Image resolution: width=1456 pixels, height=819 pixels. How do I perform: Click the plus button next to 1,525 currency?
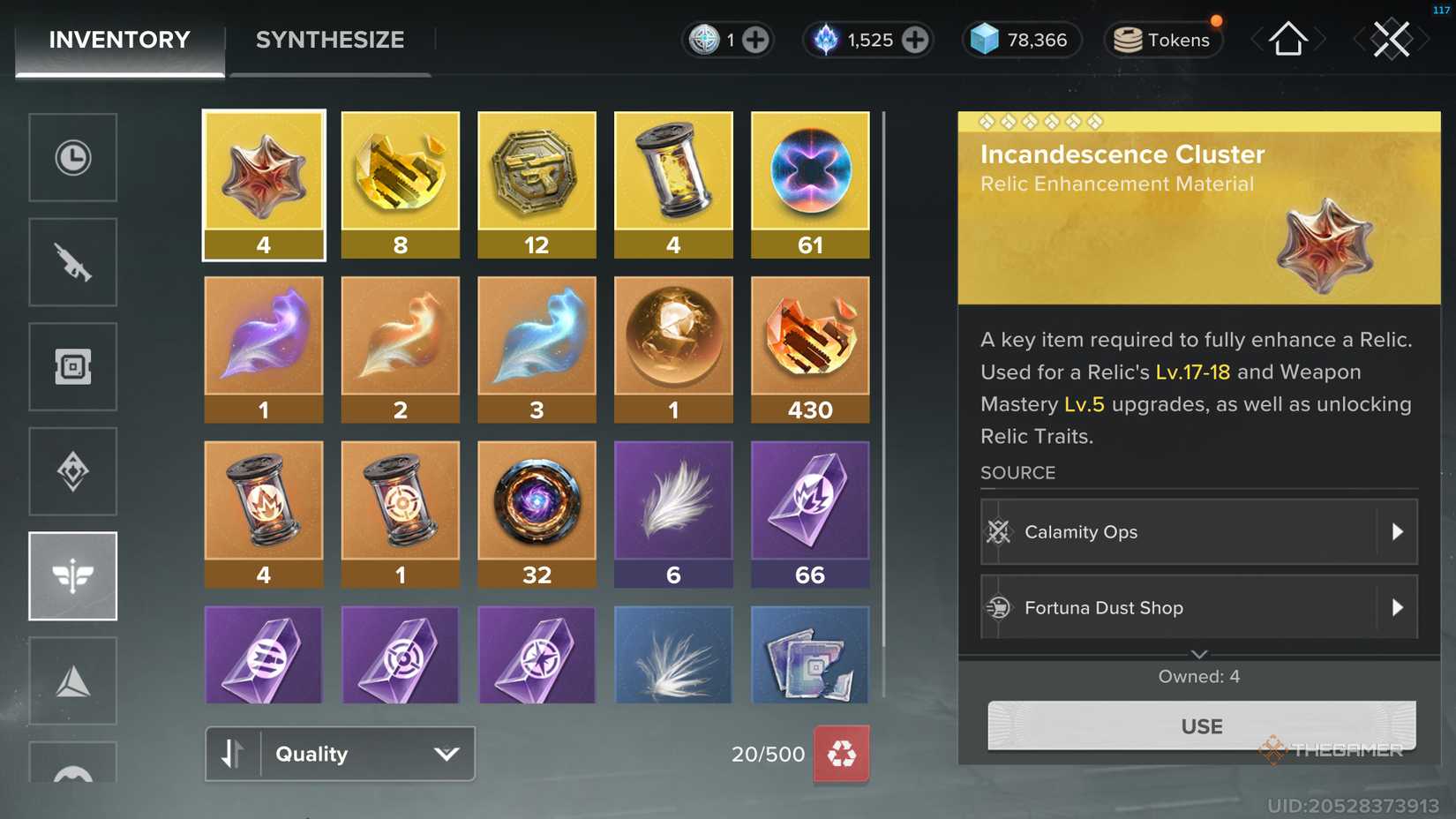coord(914,40)
